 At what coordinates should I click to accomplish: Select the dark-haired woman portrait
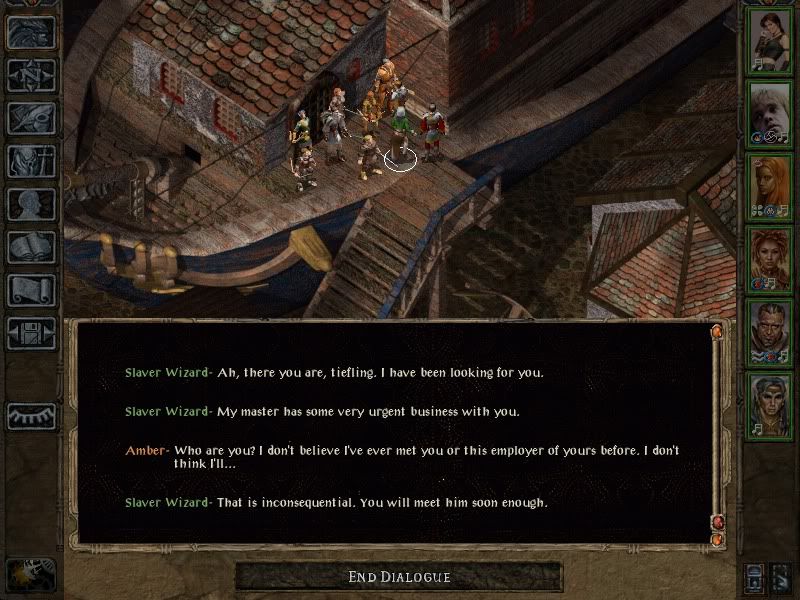tap(771, 40)
